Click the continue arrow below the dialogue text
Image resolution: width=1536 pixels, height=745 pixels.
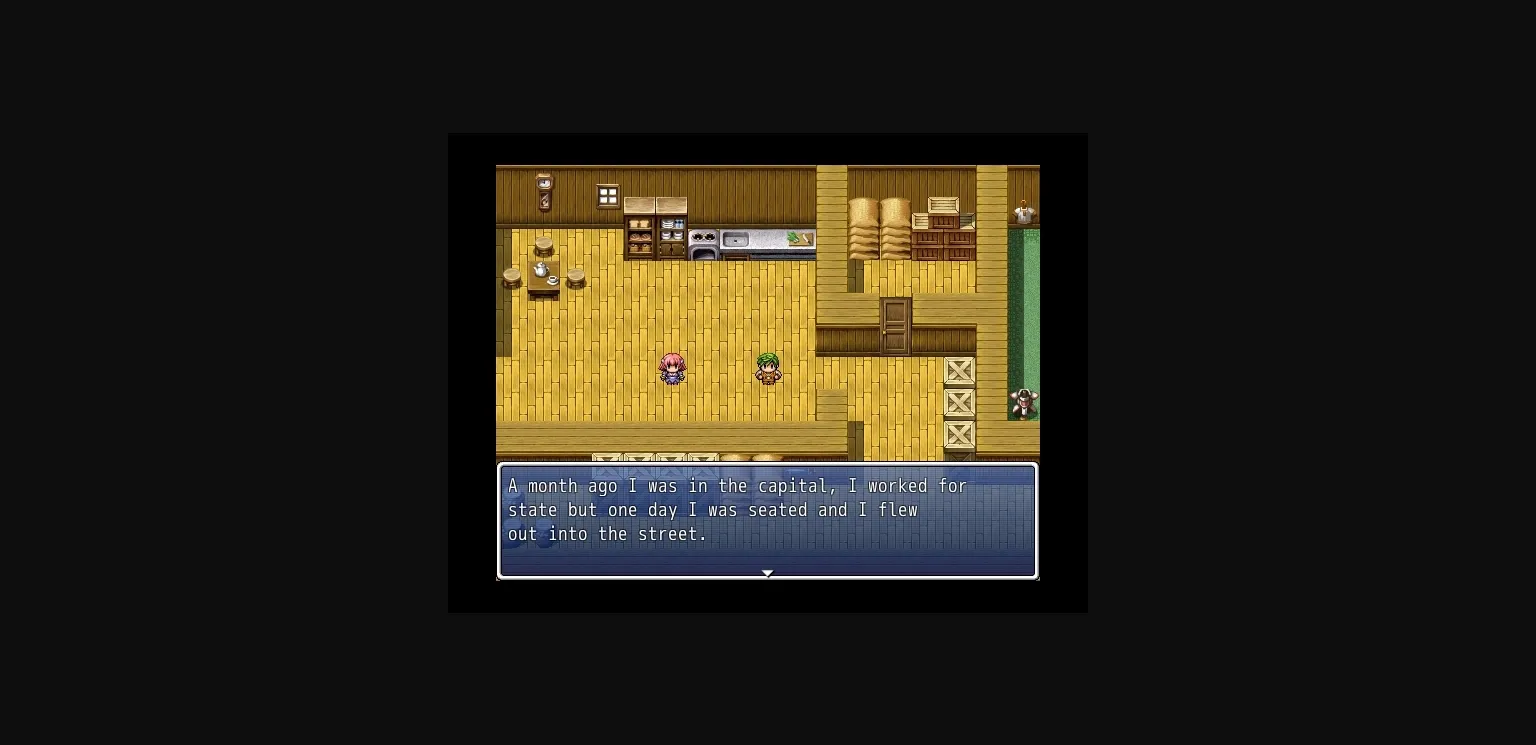pos(767,573)
